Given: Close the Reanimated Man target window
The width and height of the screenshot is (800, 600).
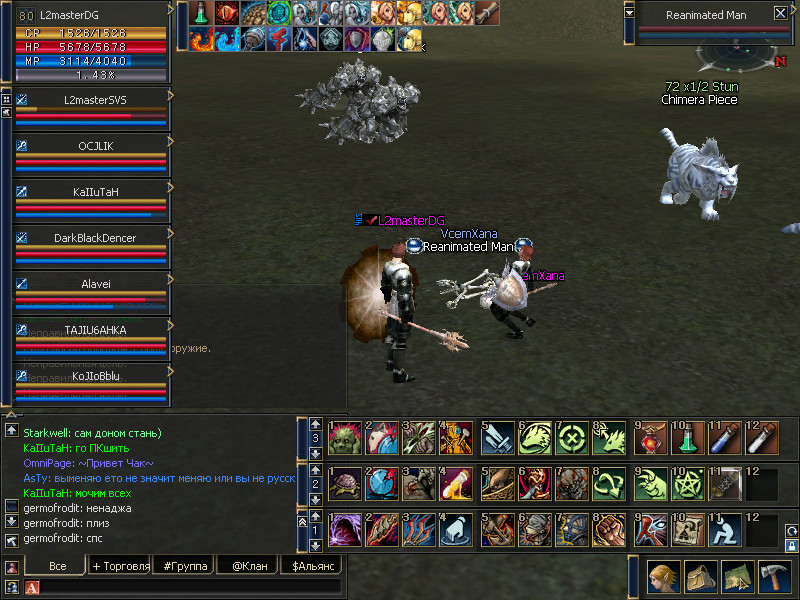Looking at the screenshot, I should (780, 14).
